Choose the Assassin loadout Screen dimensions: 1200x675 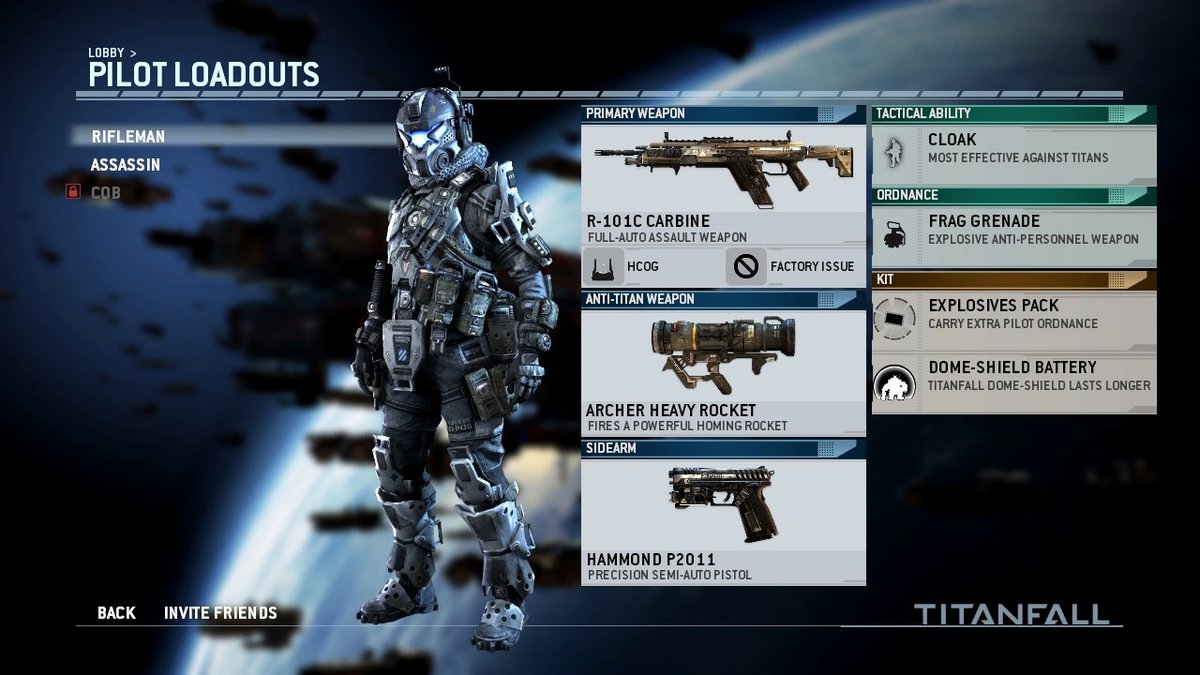pyautogui.click(x=125, y=165)
